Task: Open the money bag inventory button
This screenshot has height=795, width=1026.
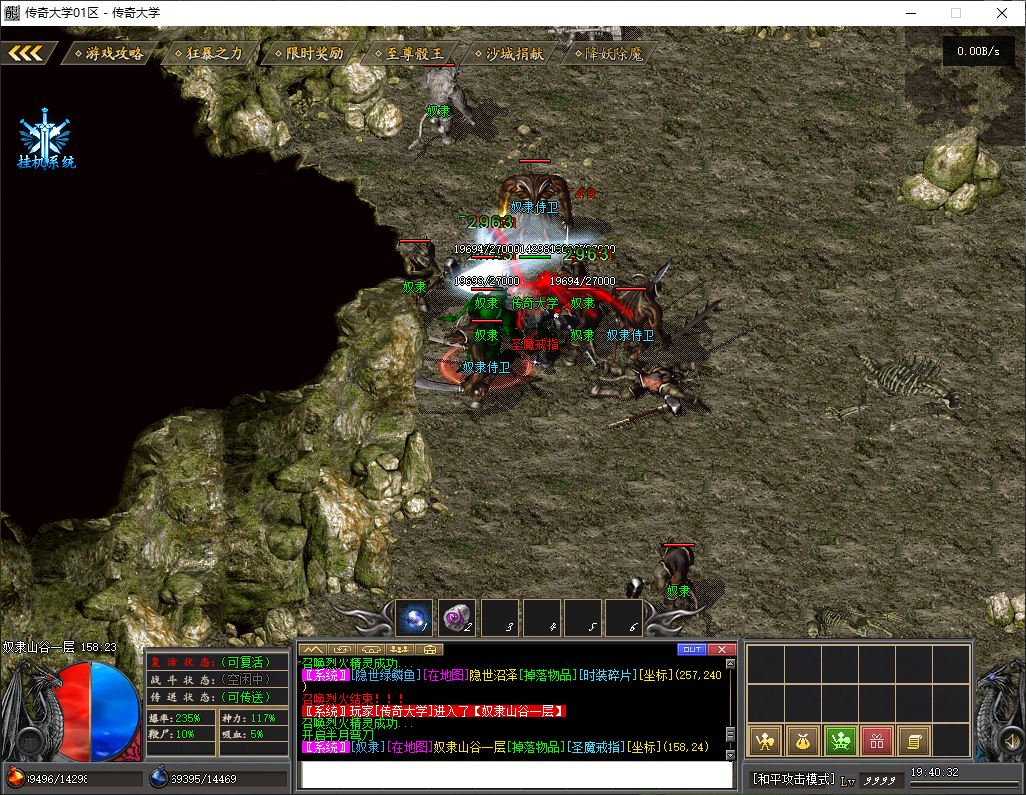Action: click(x=802, y=741)
